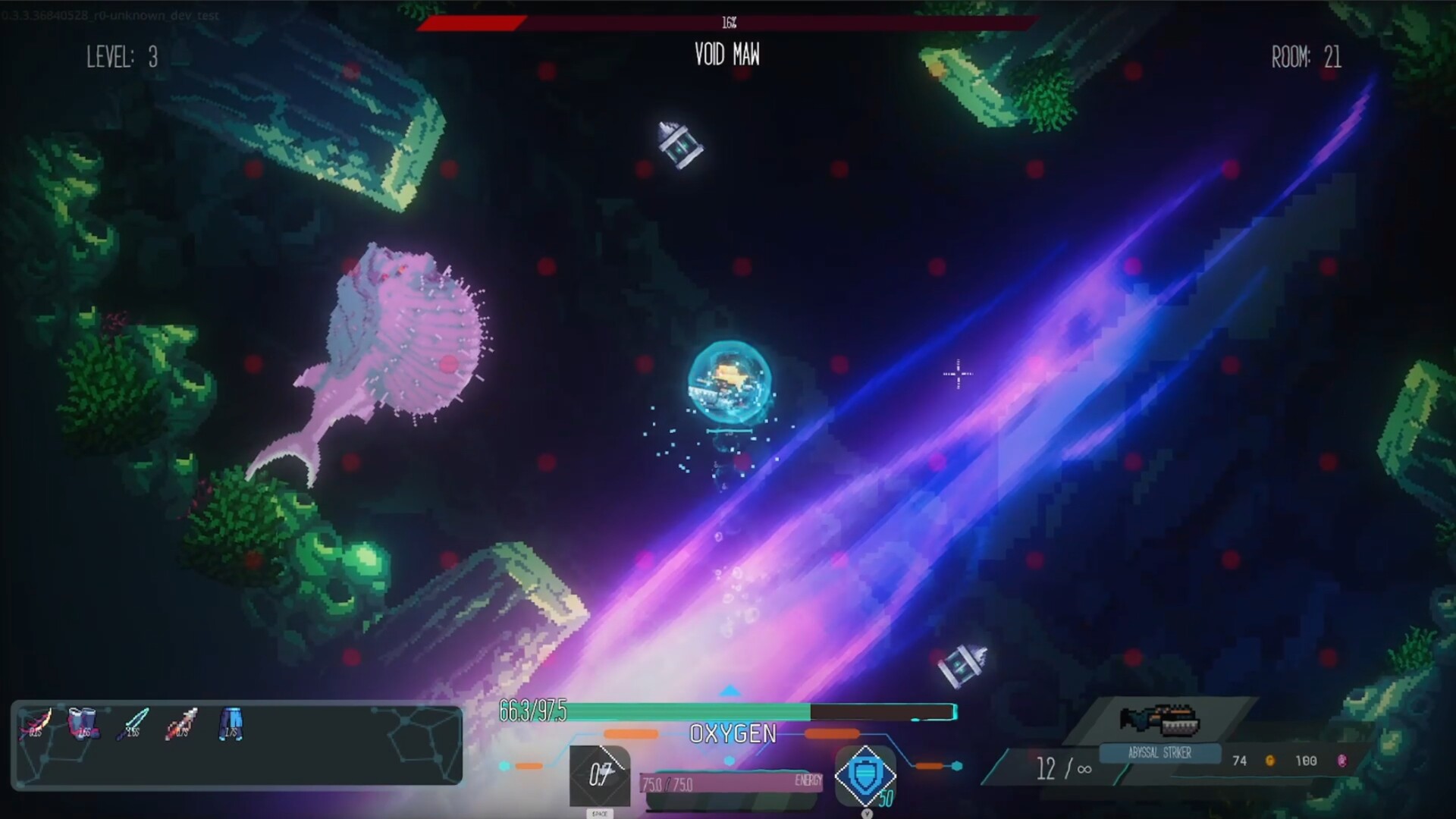
Task: Select the blue leggings in the hotbar
Action: tap(230, 724)
